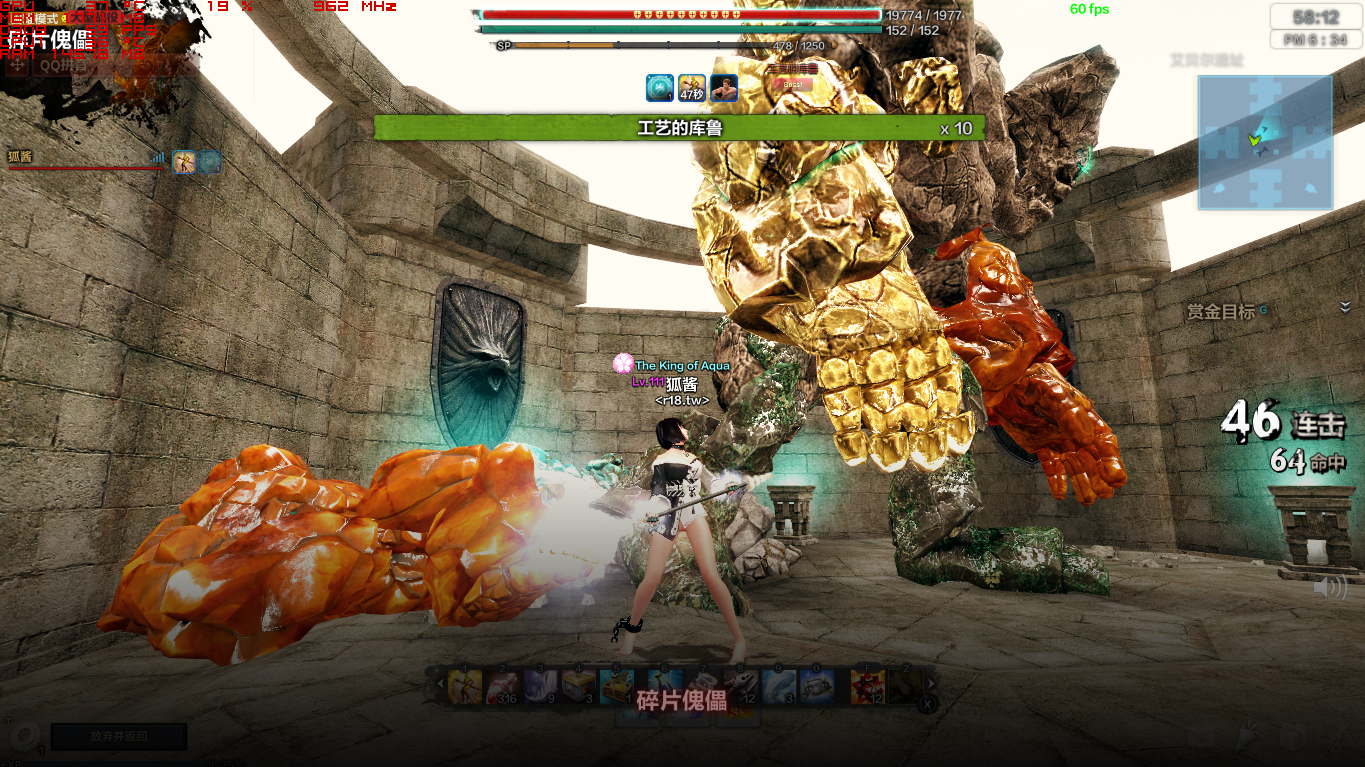Expand the 赏金目标 bounty target panel
The height and width of the screenshot is (767, 1365).
click(x=1345, y=307)
